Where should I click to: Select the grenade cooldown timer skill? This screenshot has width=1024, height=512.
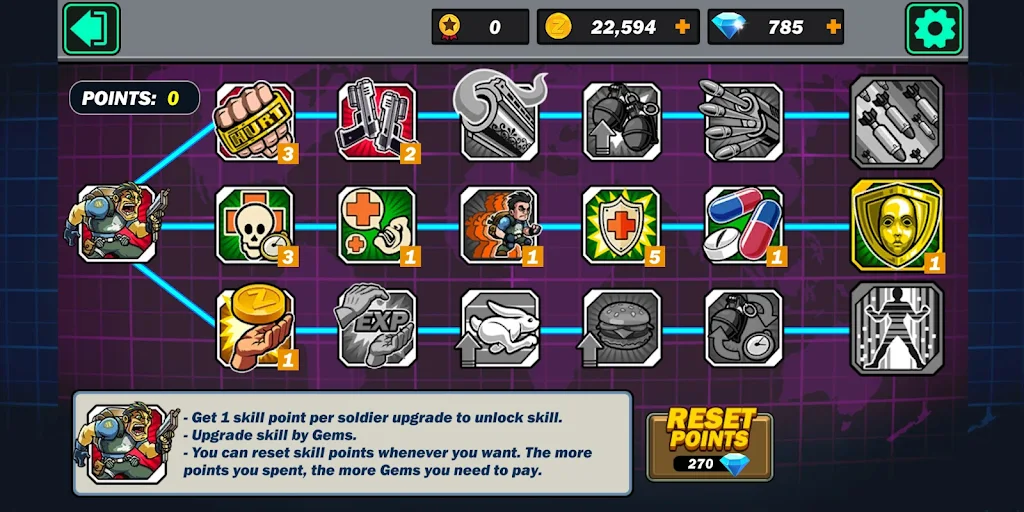point(744,328)
